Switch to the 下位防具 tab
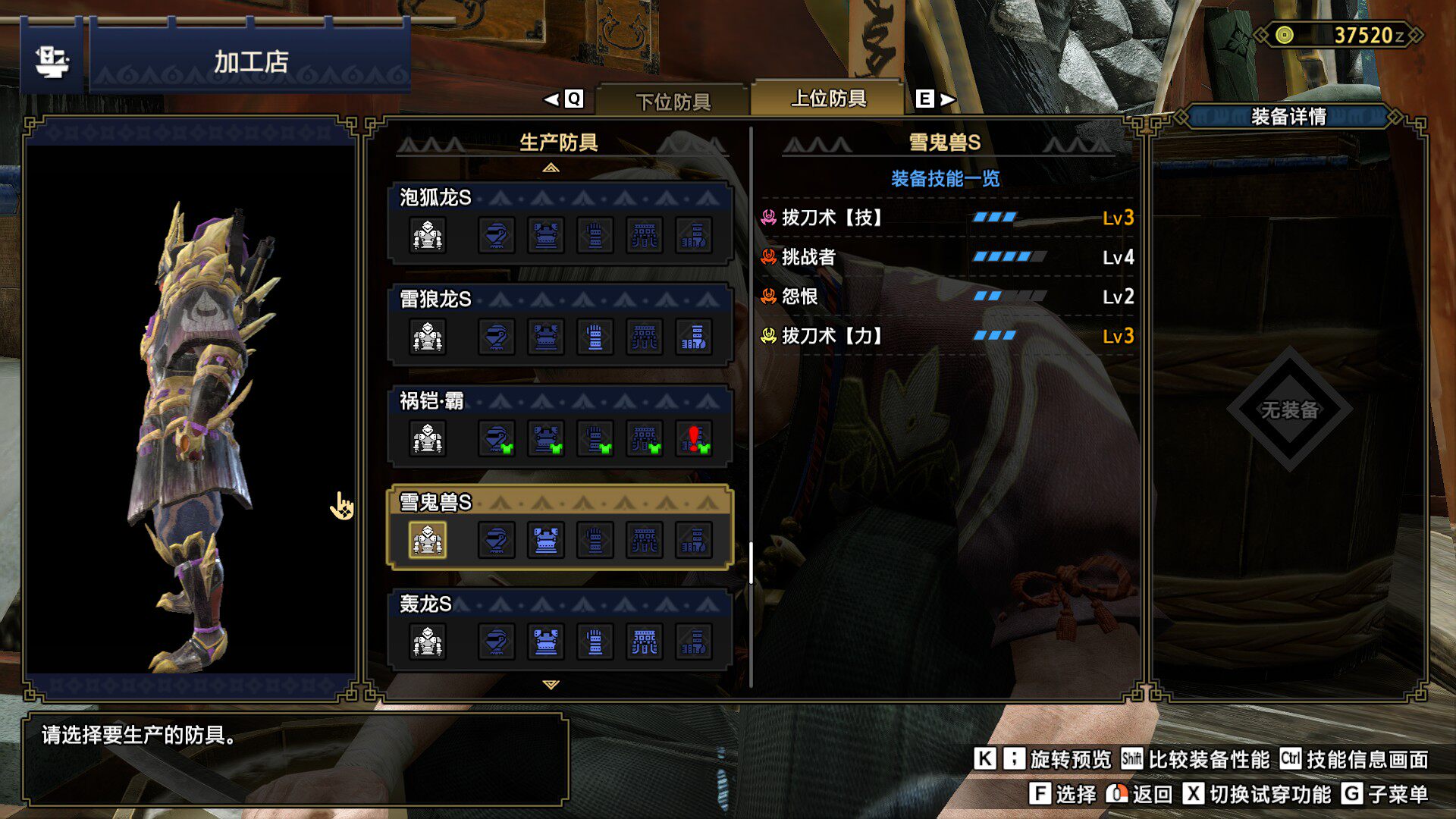Screen dimensions: 1456x819 click(673, 101)
